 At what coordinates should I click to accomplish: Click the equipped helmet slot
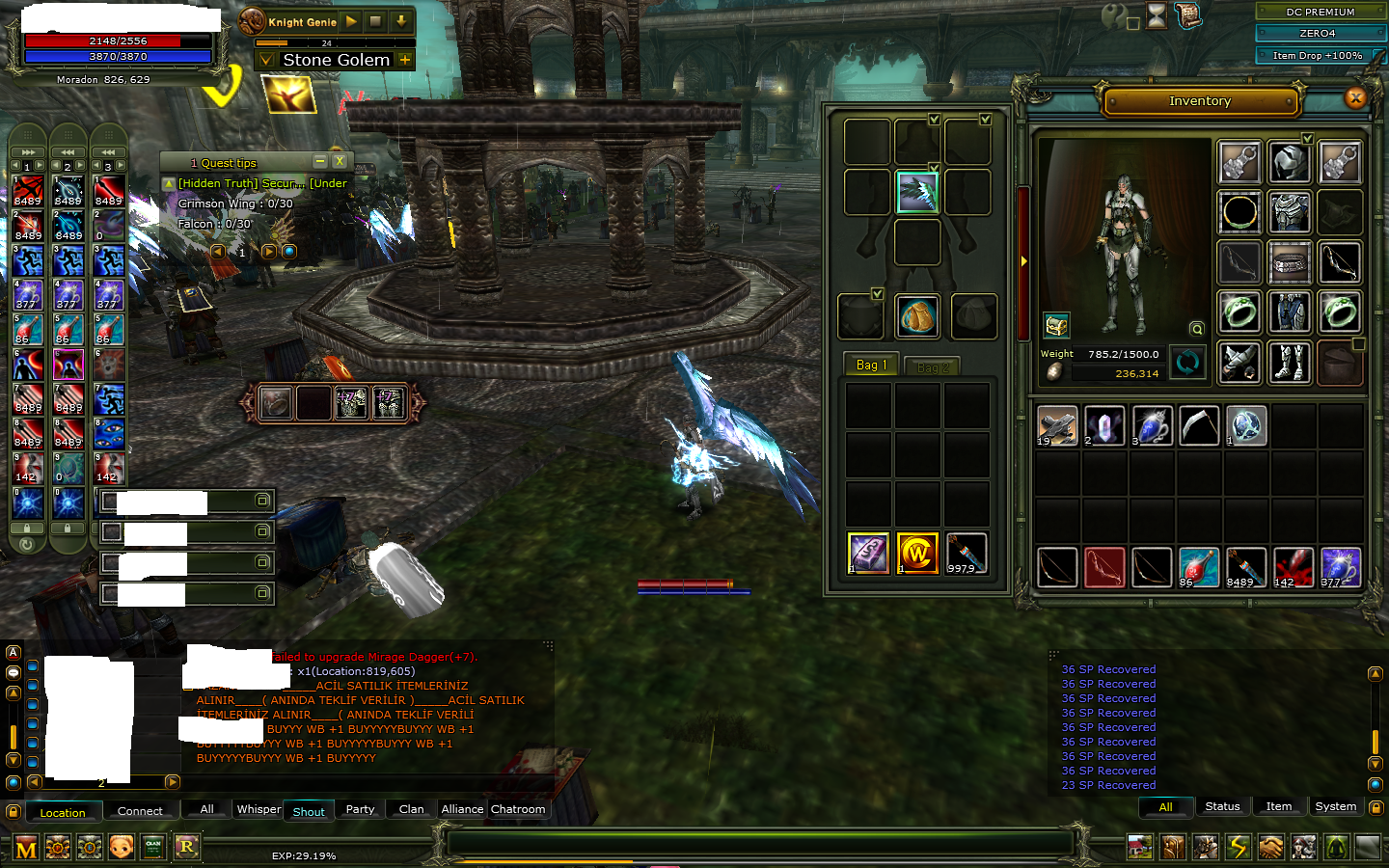(1289, 163)
